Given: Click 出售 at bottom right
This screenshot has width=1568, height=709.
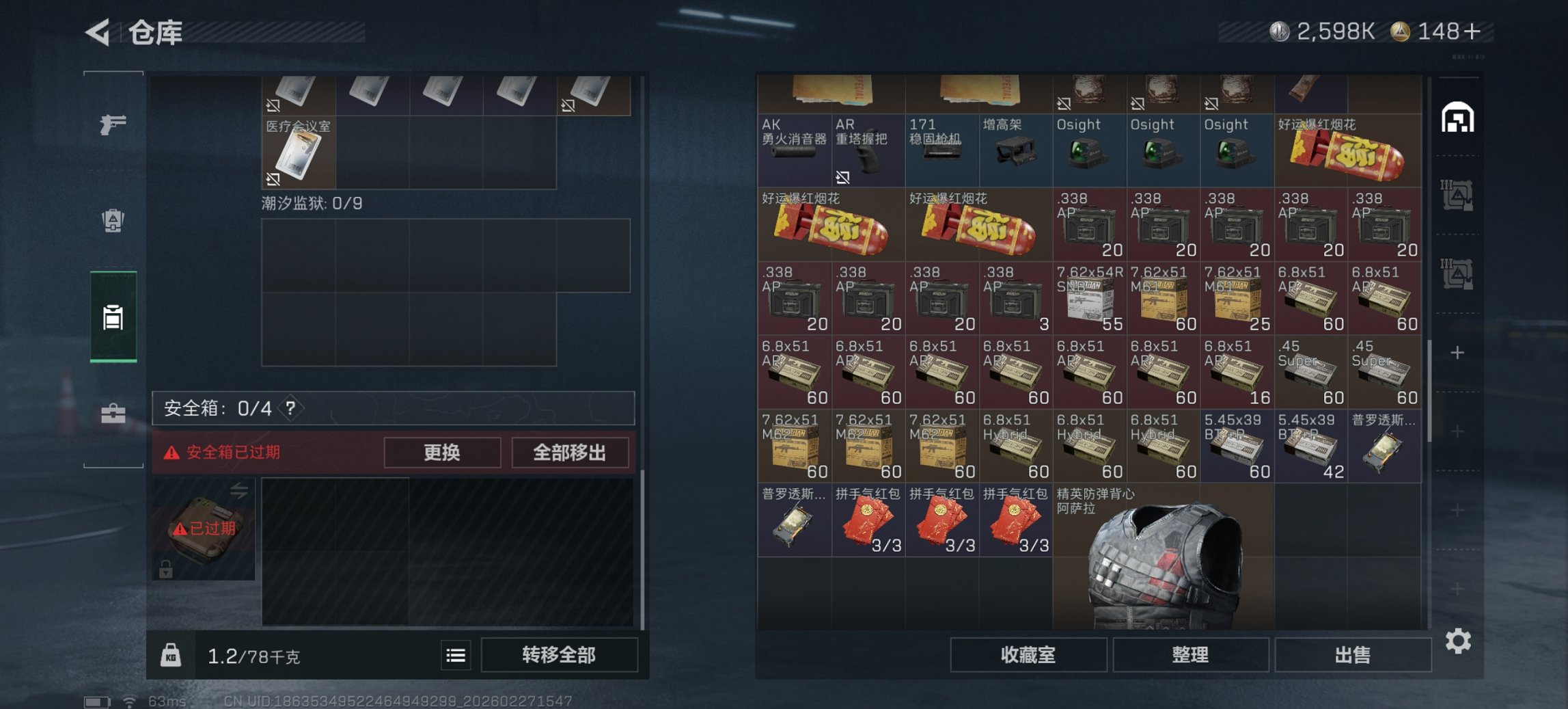Looking at the screenshot, I should pyautogui.click(x=1353, y=655).
